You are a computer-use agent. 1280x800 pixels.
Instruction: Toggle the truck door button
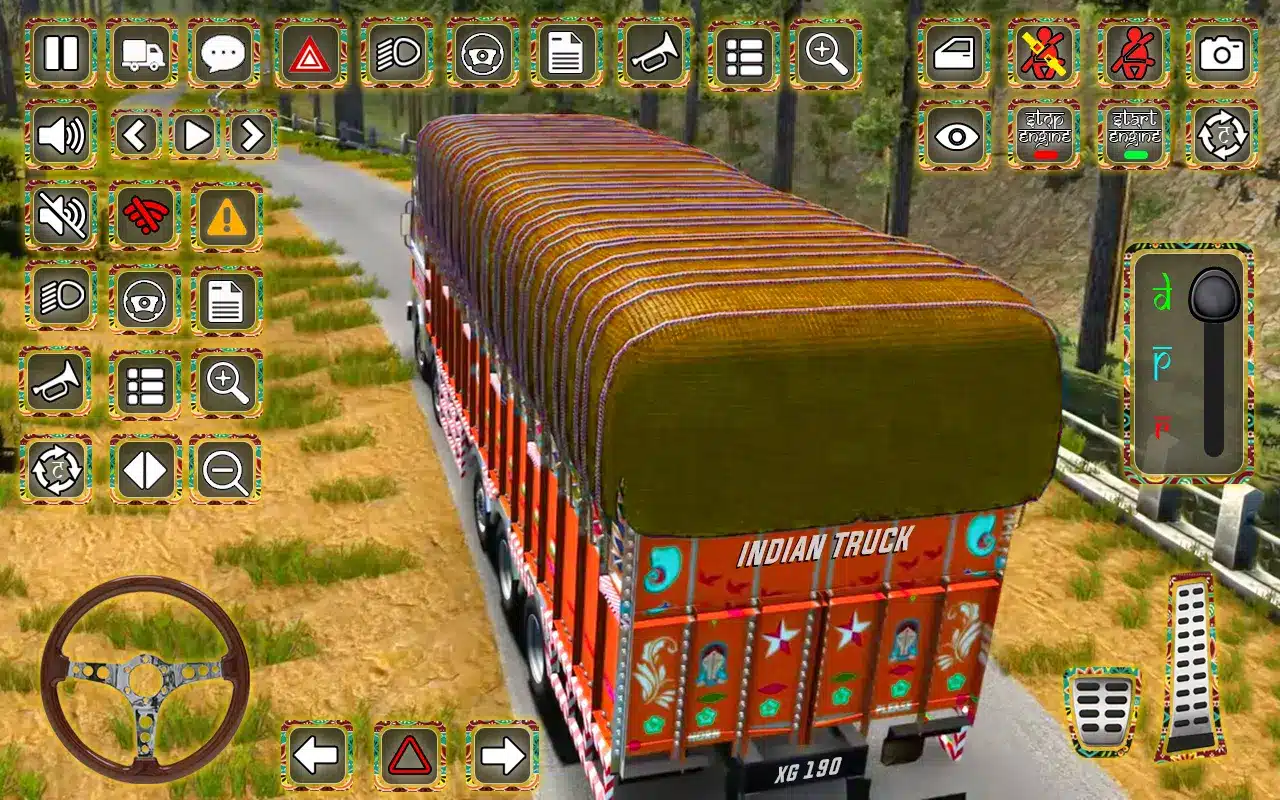[x=955, y=53]
